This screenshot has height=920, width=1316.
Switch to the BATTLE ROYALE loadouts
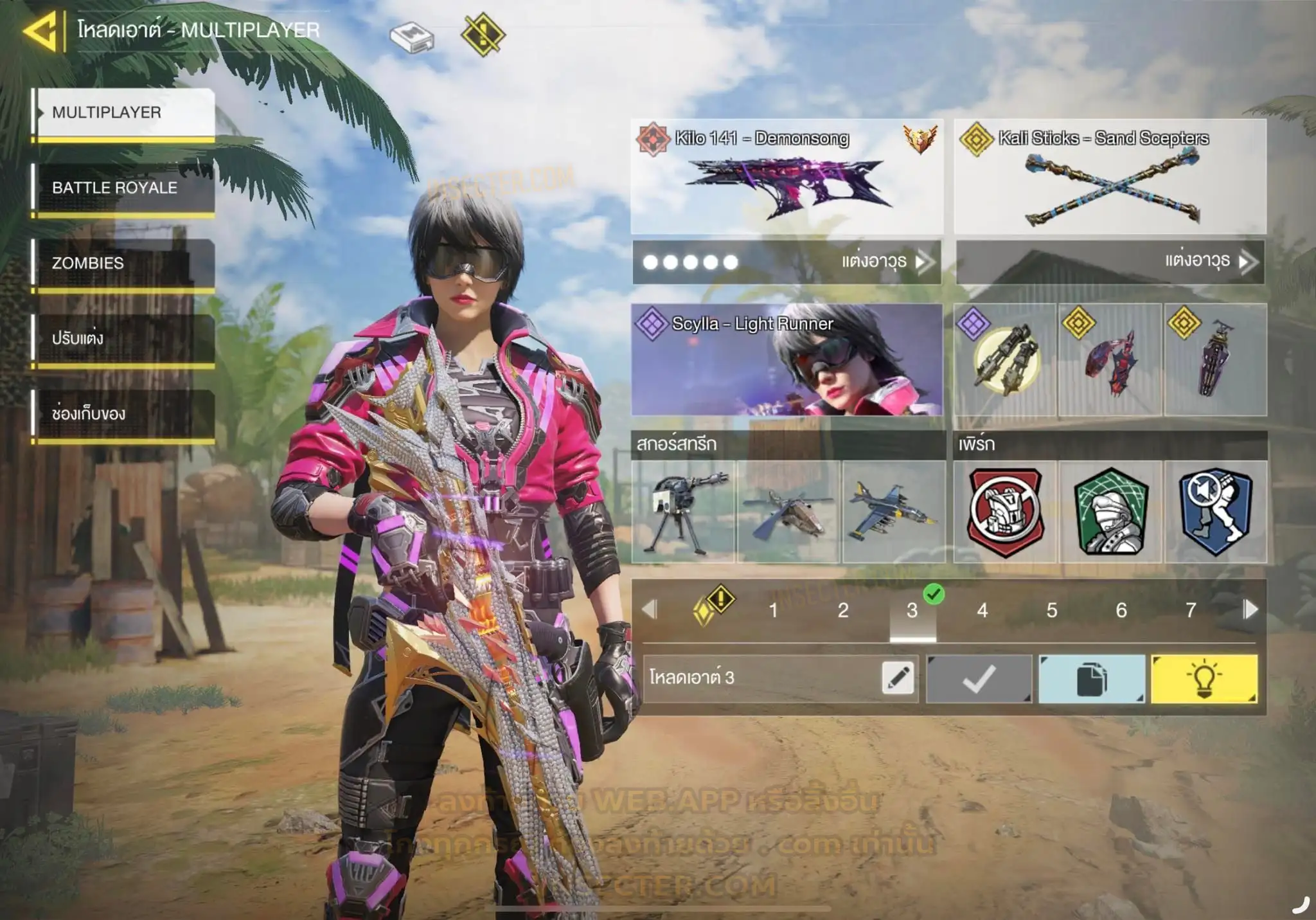tap(125, 188)
